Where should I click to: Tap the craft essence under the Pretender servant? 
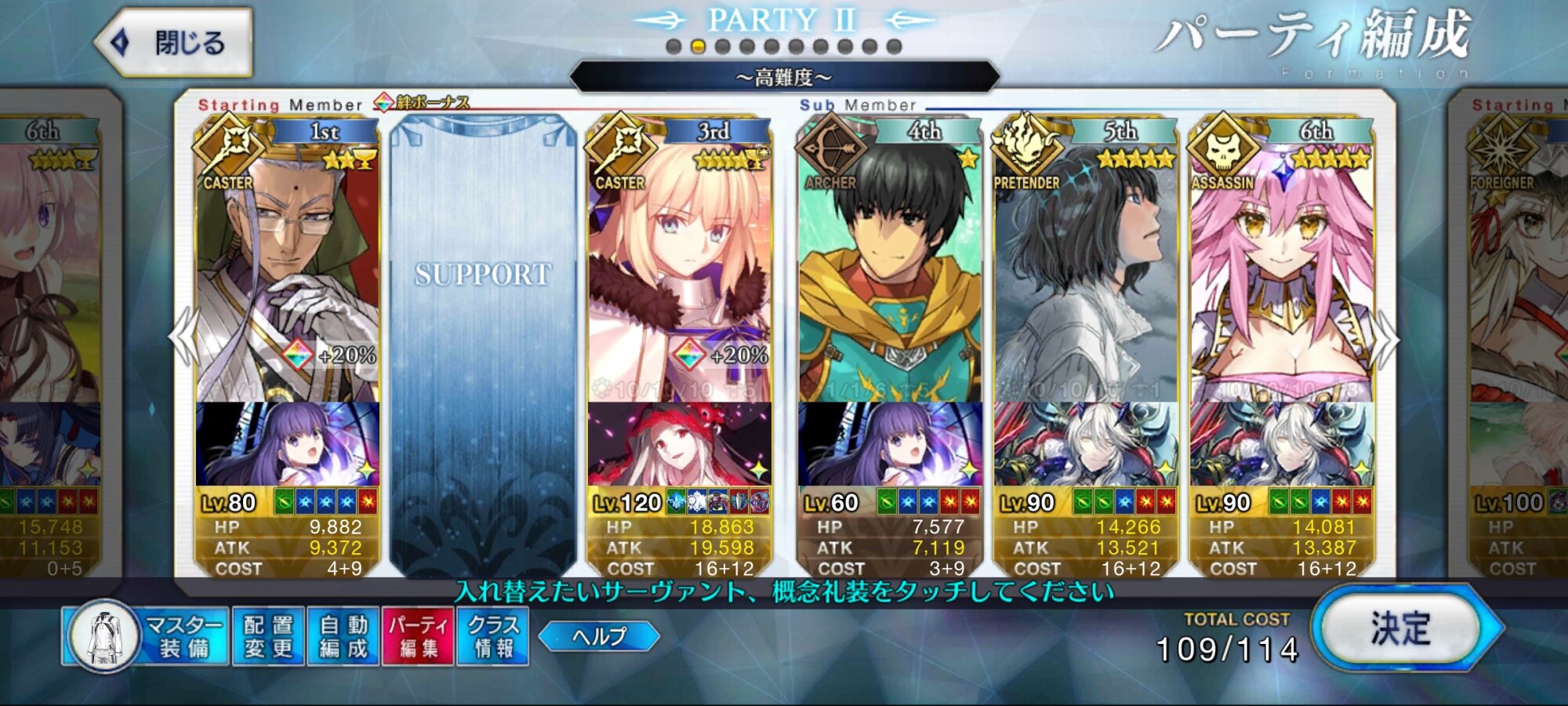click(x=1086, y=444)
